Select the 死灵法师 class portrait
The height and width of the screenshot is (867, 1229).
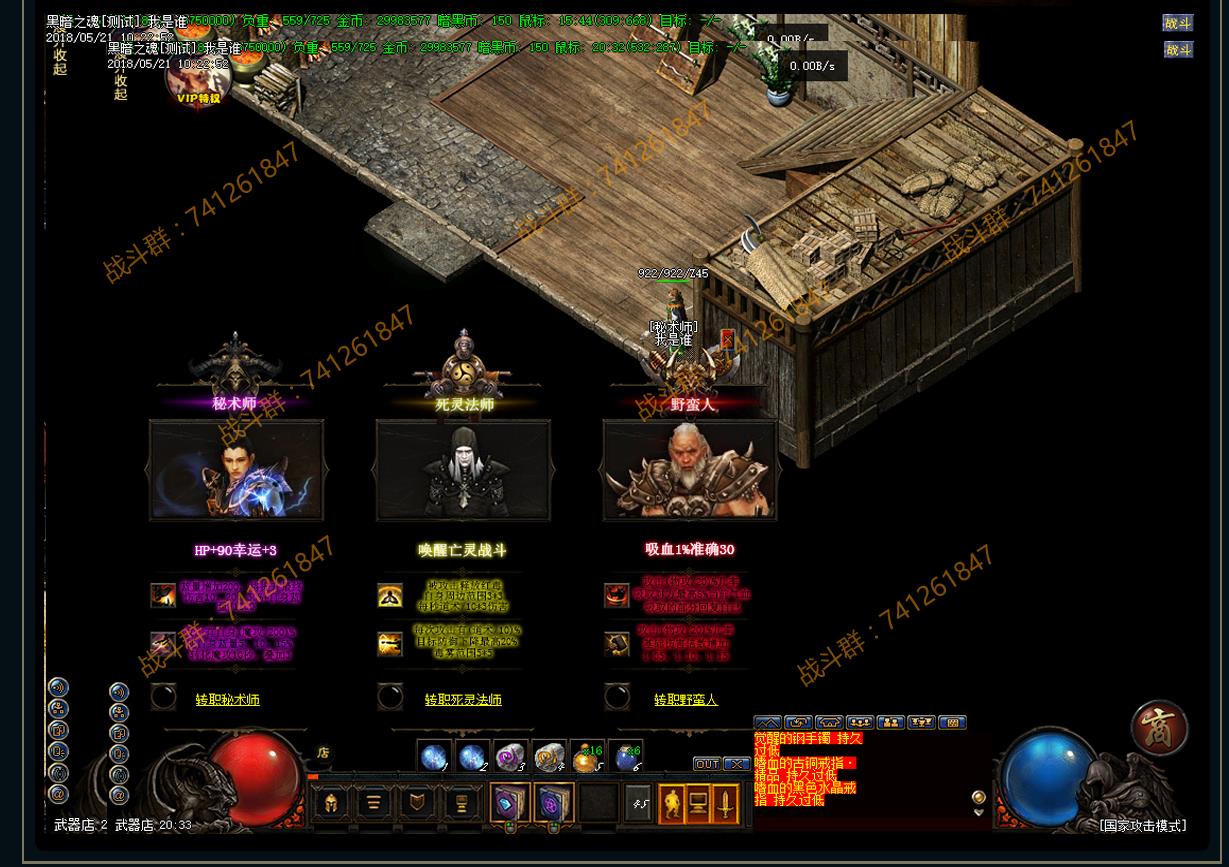point(463,470)
